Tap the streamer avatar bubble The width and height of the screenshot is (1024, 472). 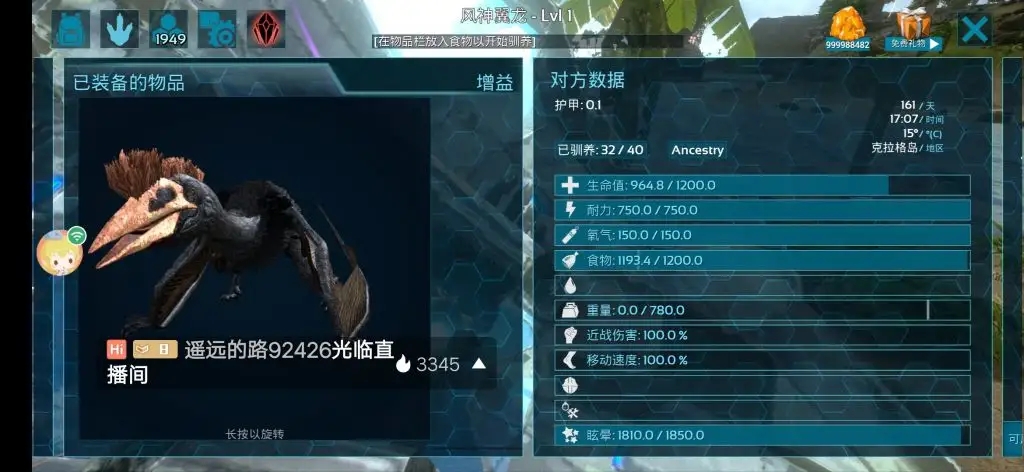point(57,251)
